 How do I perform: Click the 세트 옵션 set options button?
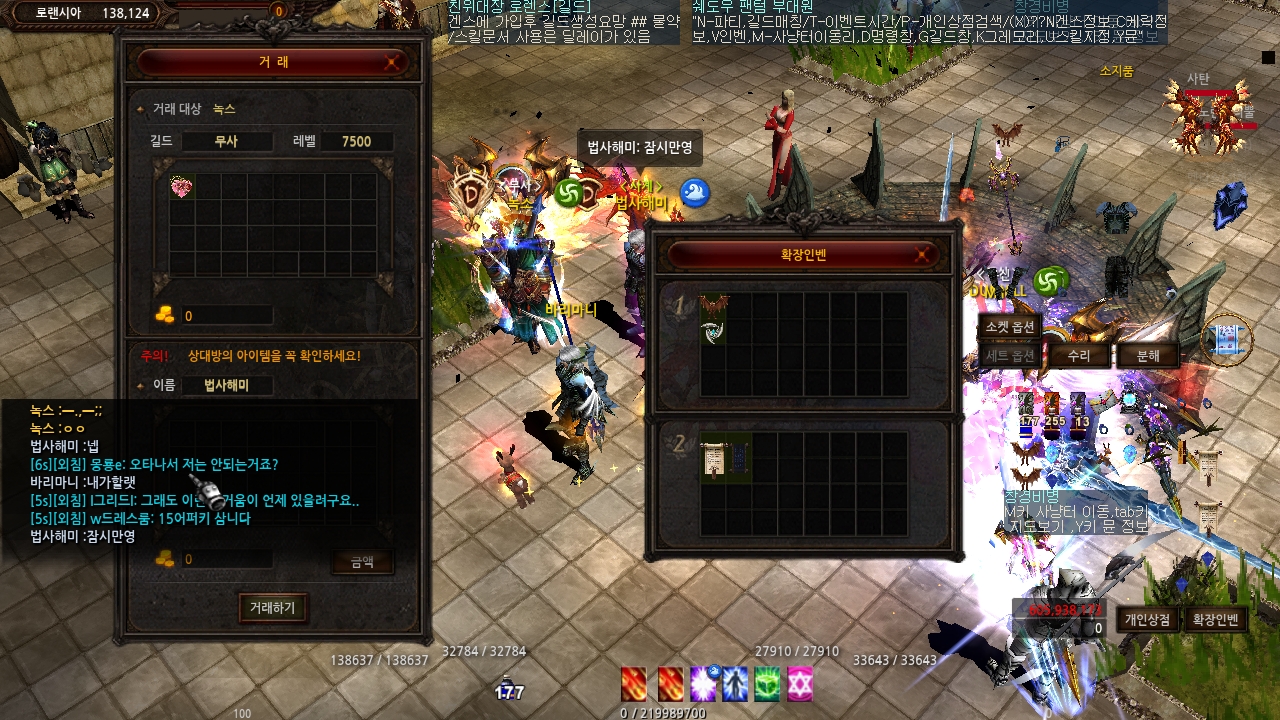pos(1010,356)
